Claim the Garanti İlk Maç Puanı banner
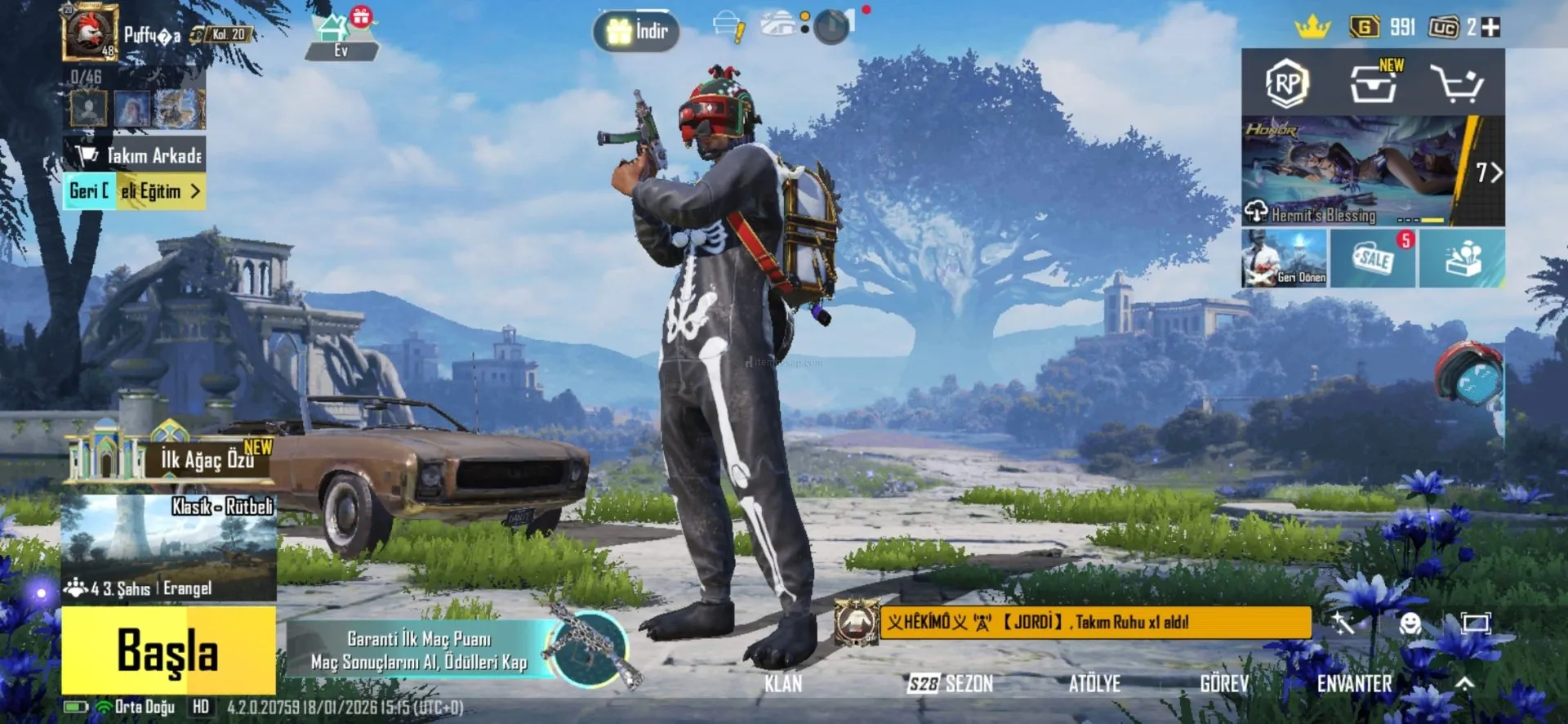This screenshot has height=724, width=1568. [x=421, y=650]
